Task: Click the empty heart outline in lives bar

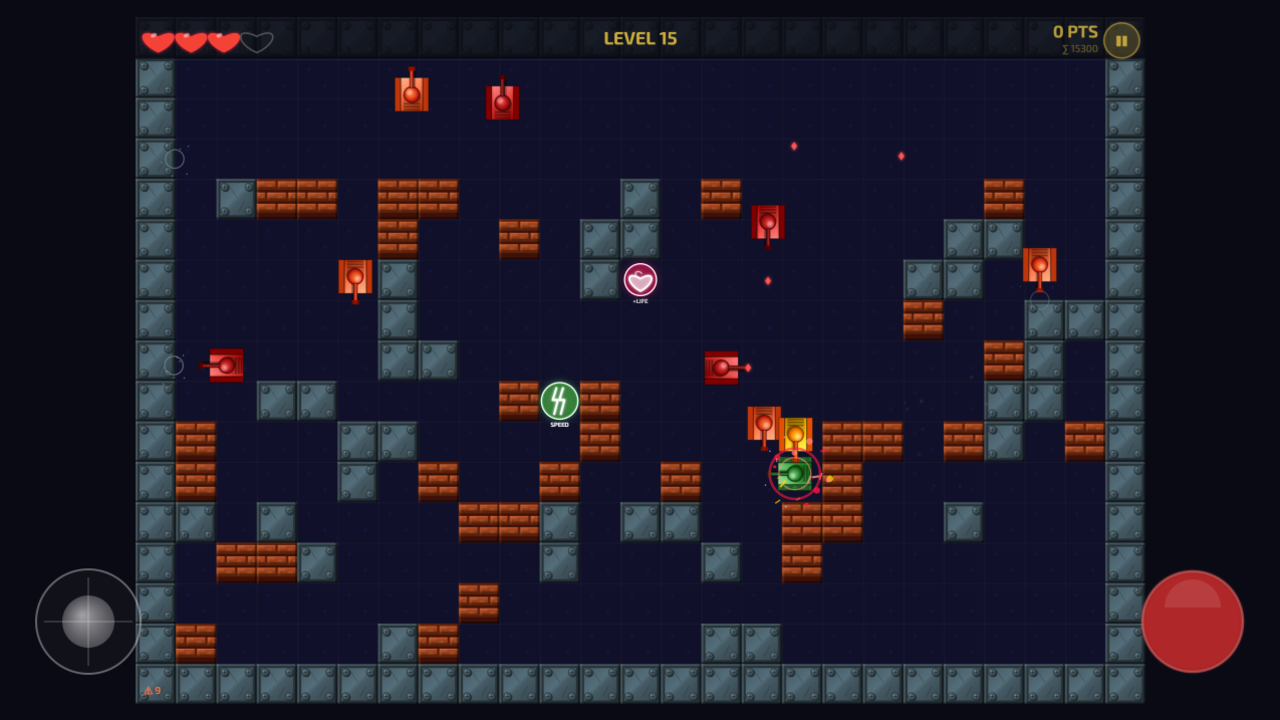Action: (x=257, y=41)
